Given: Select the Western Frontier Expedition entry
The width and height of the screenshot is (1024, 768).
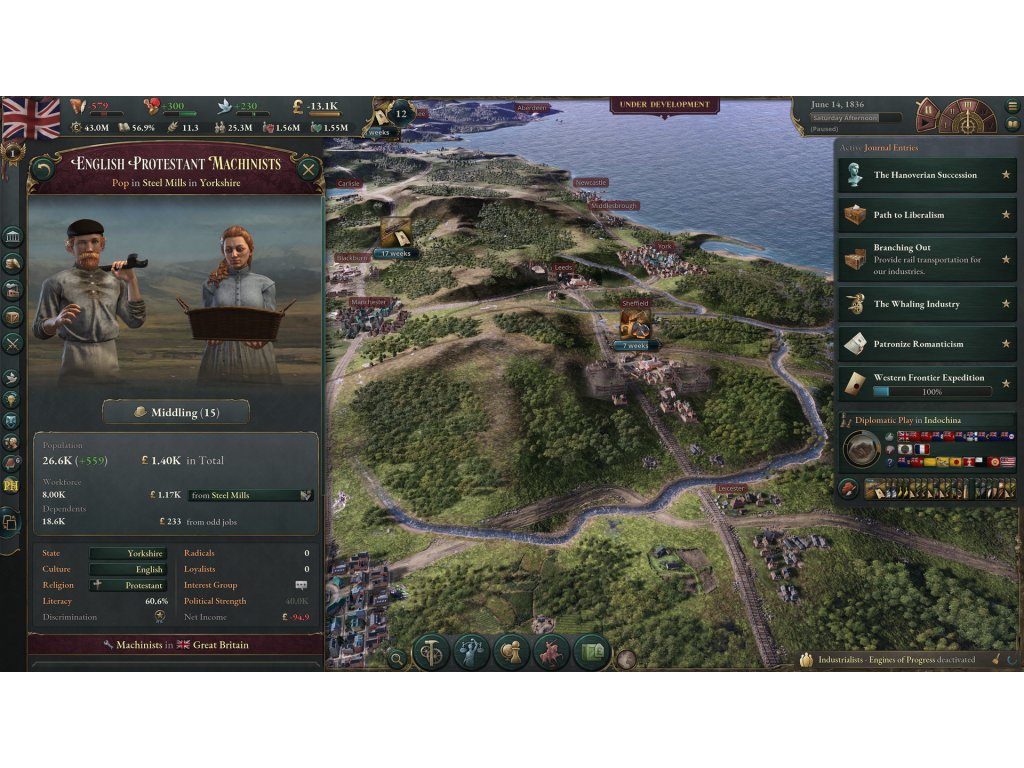Looking at the screenshot, I should tap(926, 383).
